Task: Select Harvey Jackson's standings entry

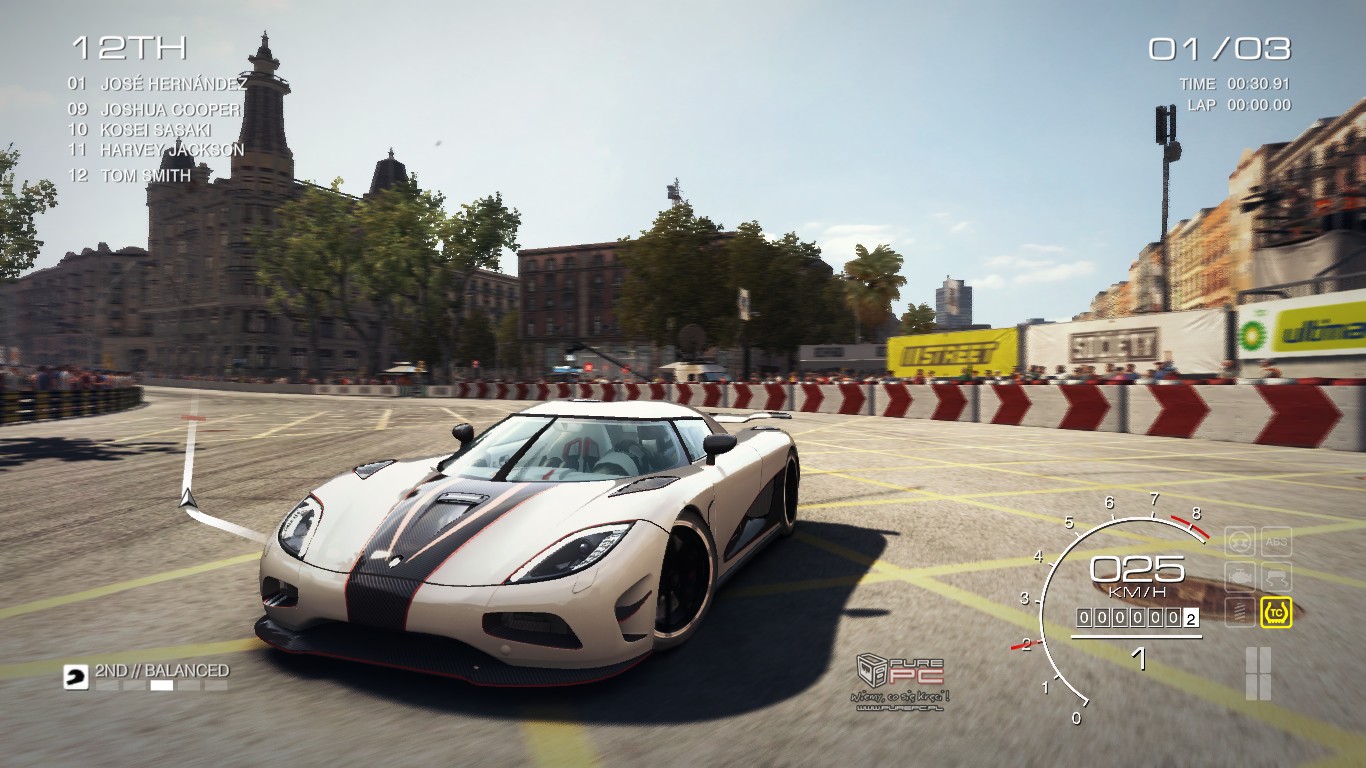Action: (x=171, y=150)
